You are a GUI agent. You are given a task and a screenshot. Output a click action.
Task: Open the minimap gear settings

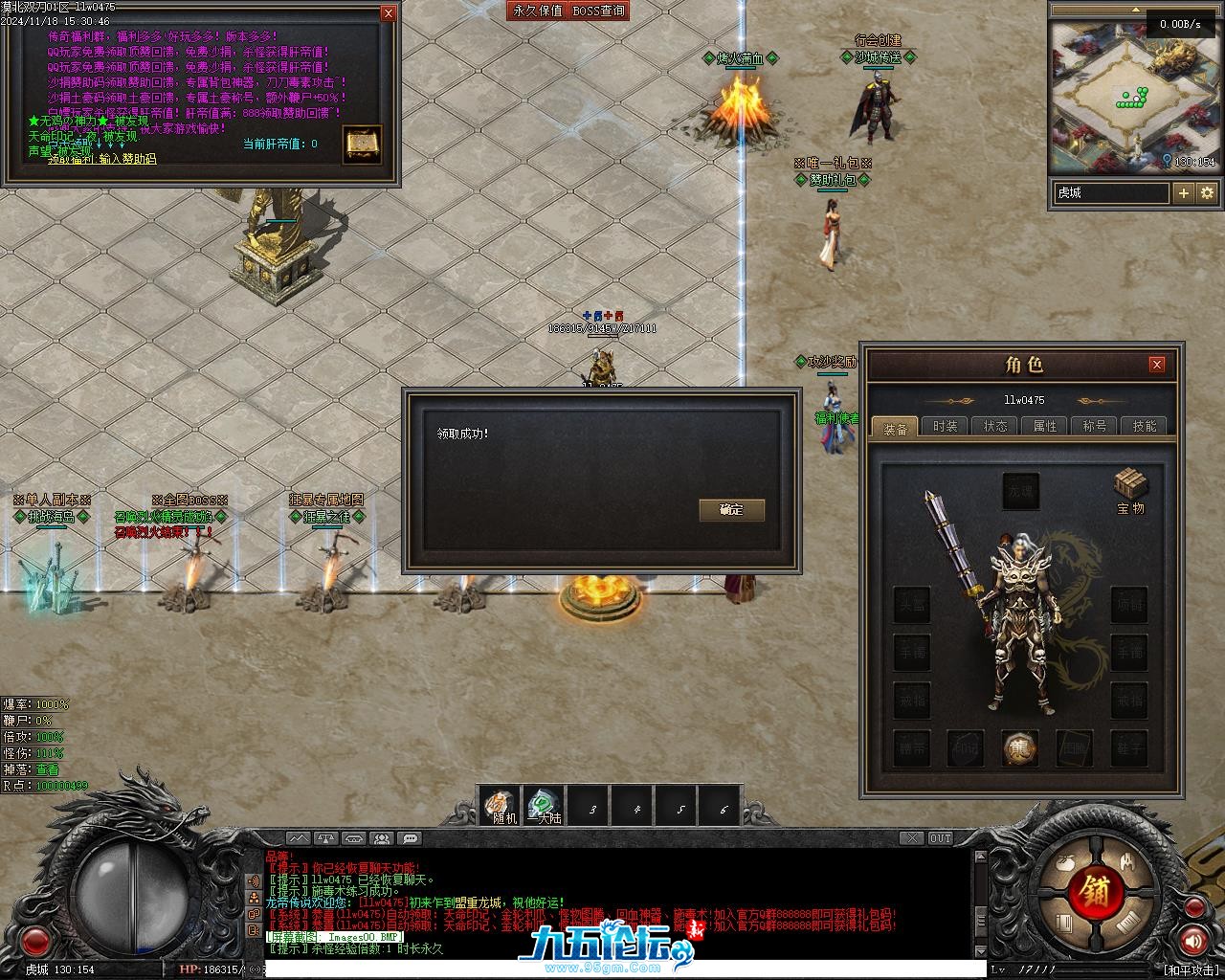(x=1207, y=193)
